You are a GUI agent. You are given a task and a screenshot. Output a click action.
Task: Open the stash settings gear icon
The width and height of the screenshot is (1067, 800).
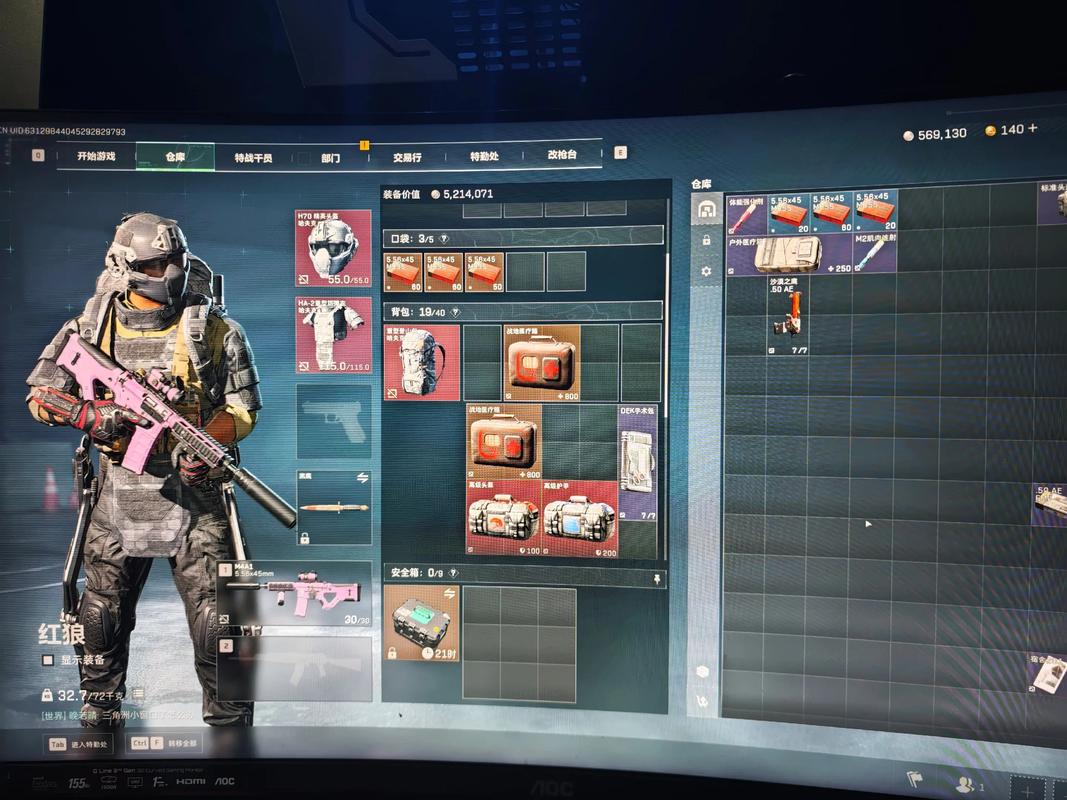point(706,271)
